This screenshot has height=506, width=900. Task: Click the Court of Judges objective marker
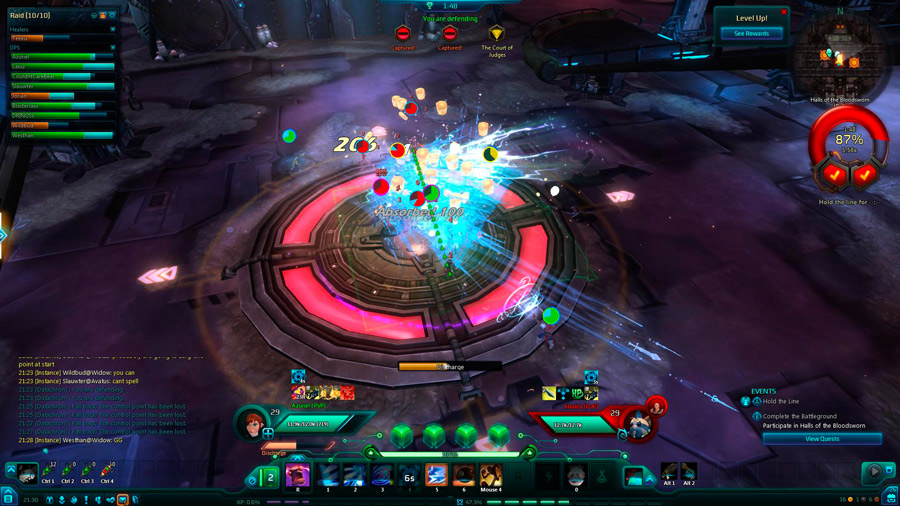[496, 35]
